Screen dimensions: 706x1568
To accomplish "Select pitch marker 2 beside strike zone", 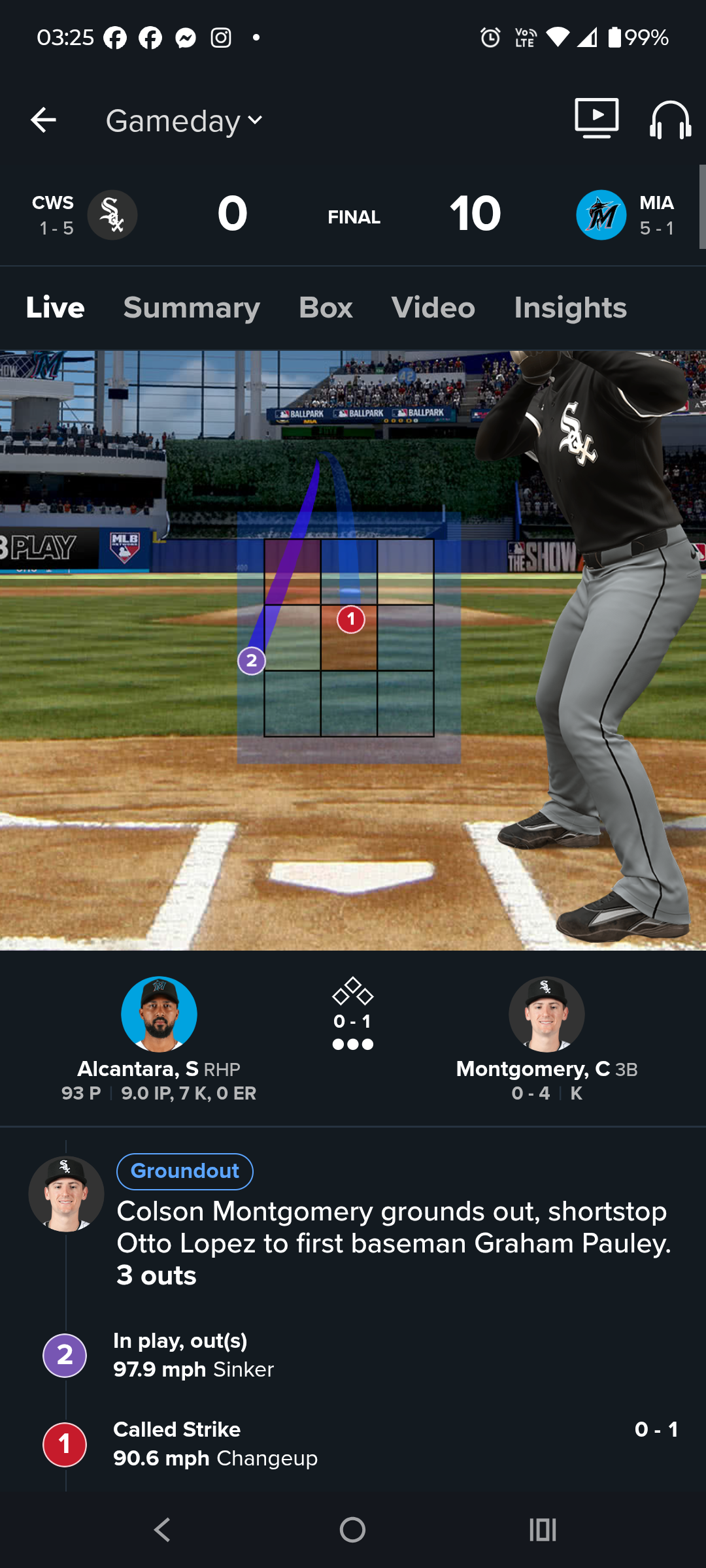I will pos(252,661).
